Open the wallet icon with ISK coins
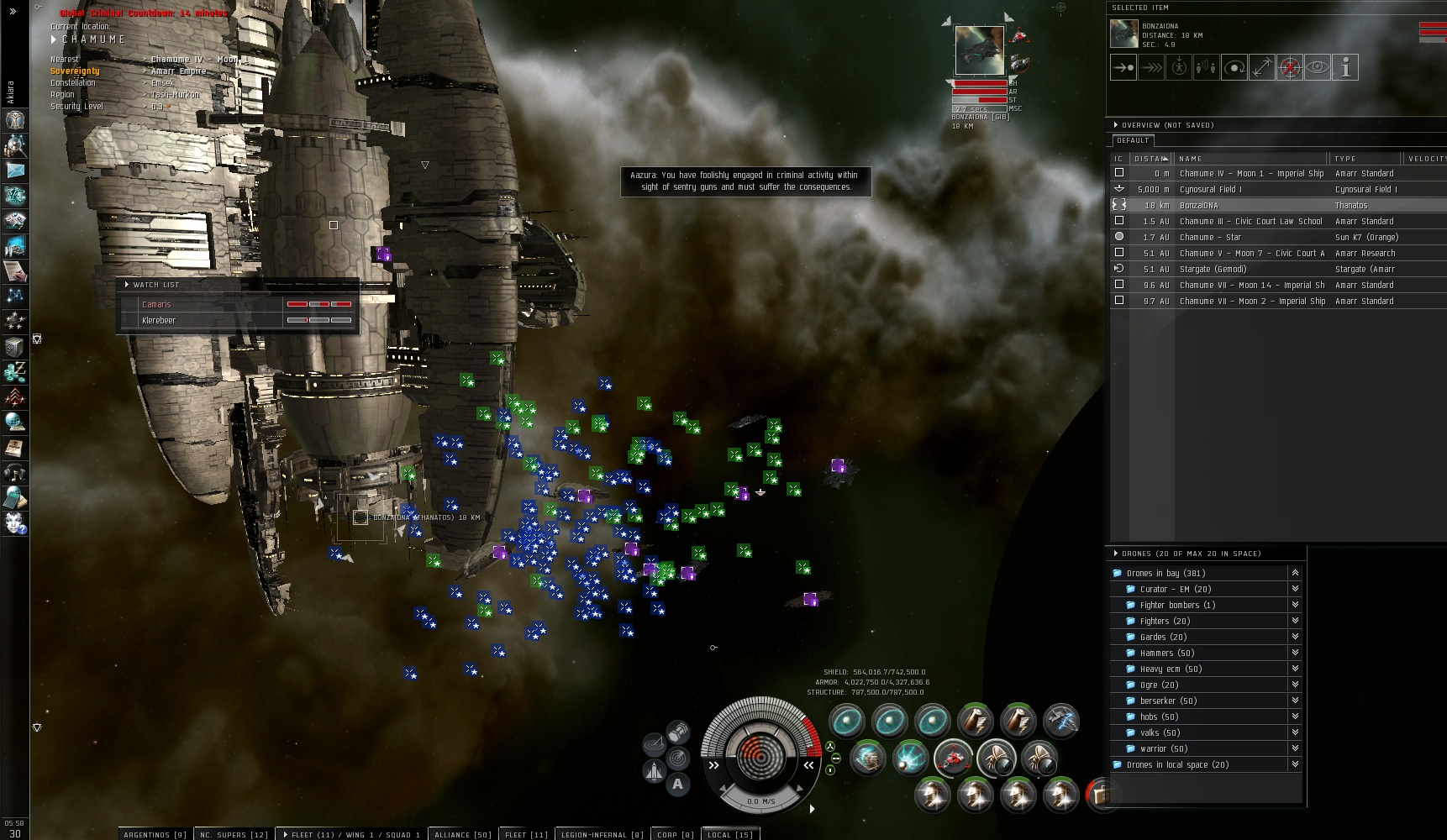Screen dimensions: 1447x840 point(14,371)
